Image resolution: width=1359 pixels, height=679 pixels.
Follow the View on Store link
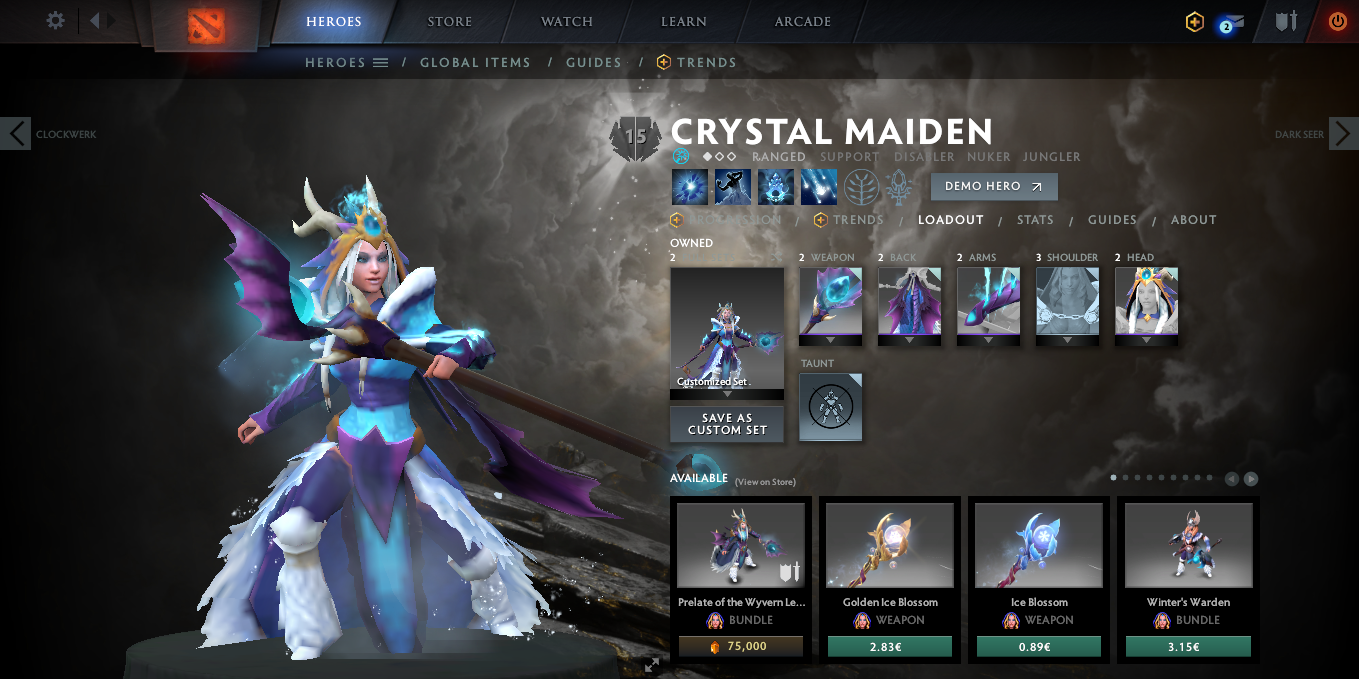click(x=765, y=482)
